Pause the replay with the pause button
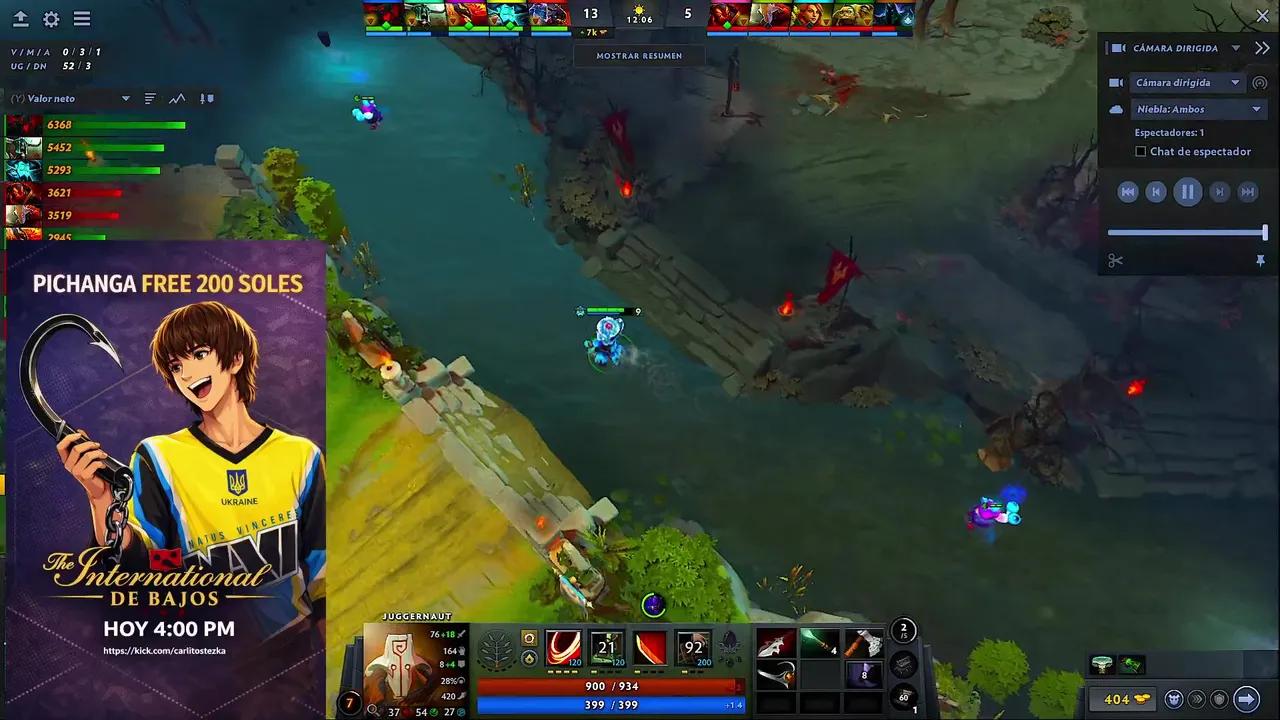Image resolution: width=1280 pixels, height=720 pixels. click(x=1187, y=191)
